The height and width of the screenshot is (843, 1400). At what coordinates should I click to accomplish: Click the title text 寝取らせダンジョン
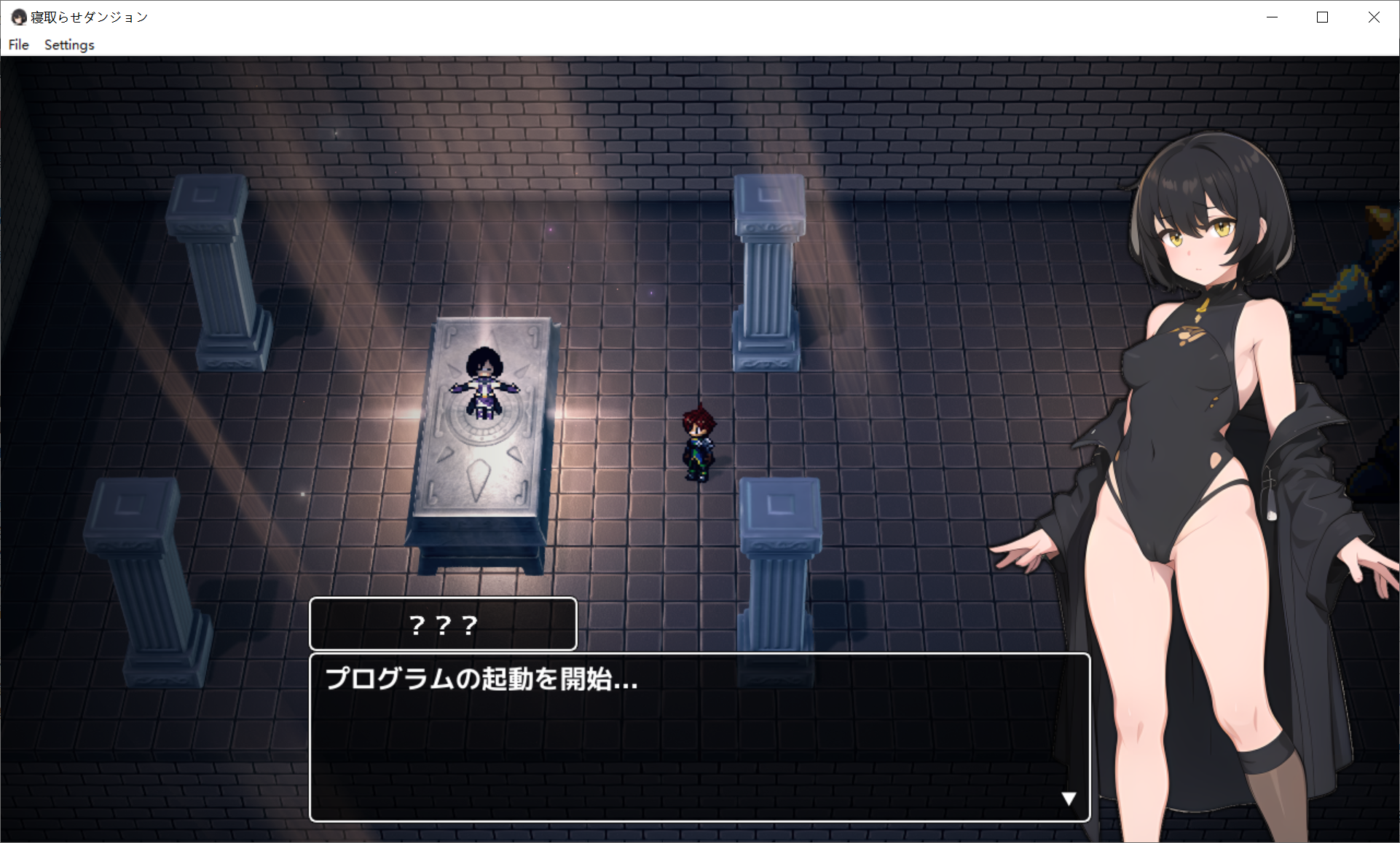click(x=90, y=16)
